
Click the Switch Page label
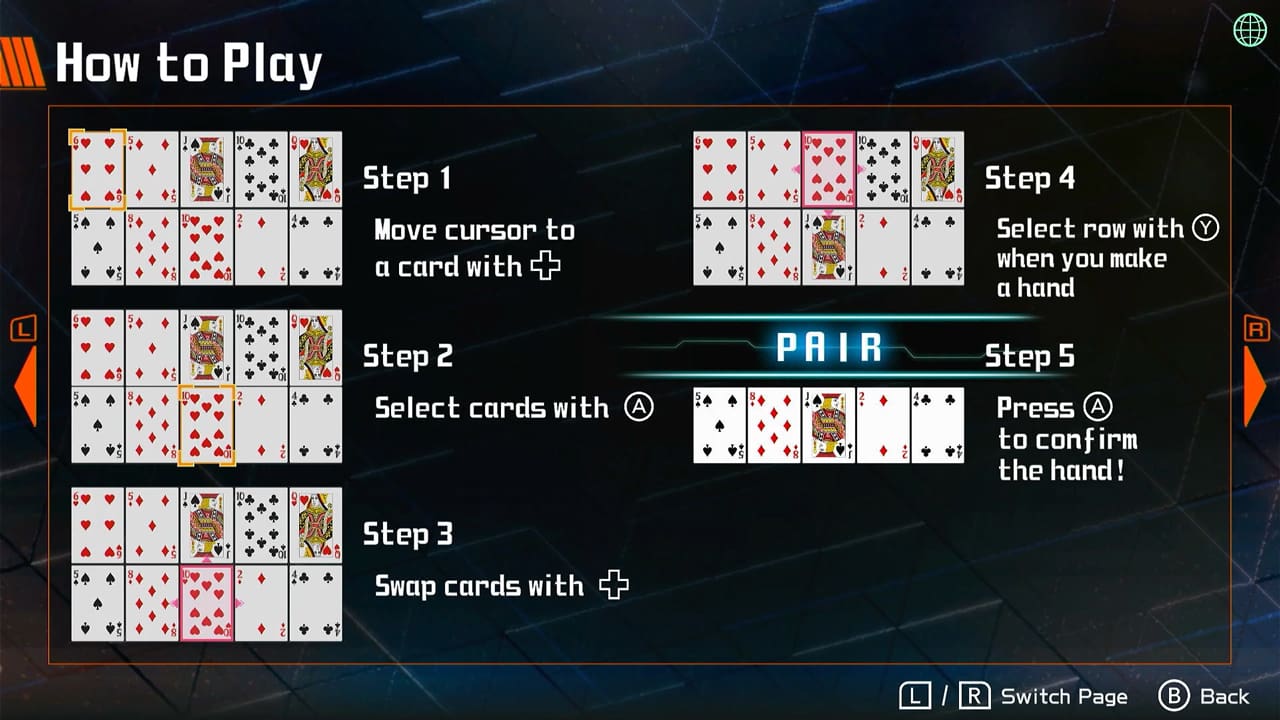click(1063, 696)
